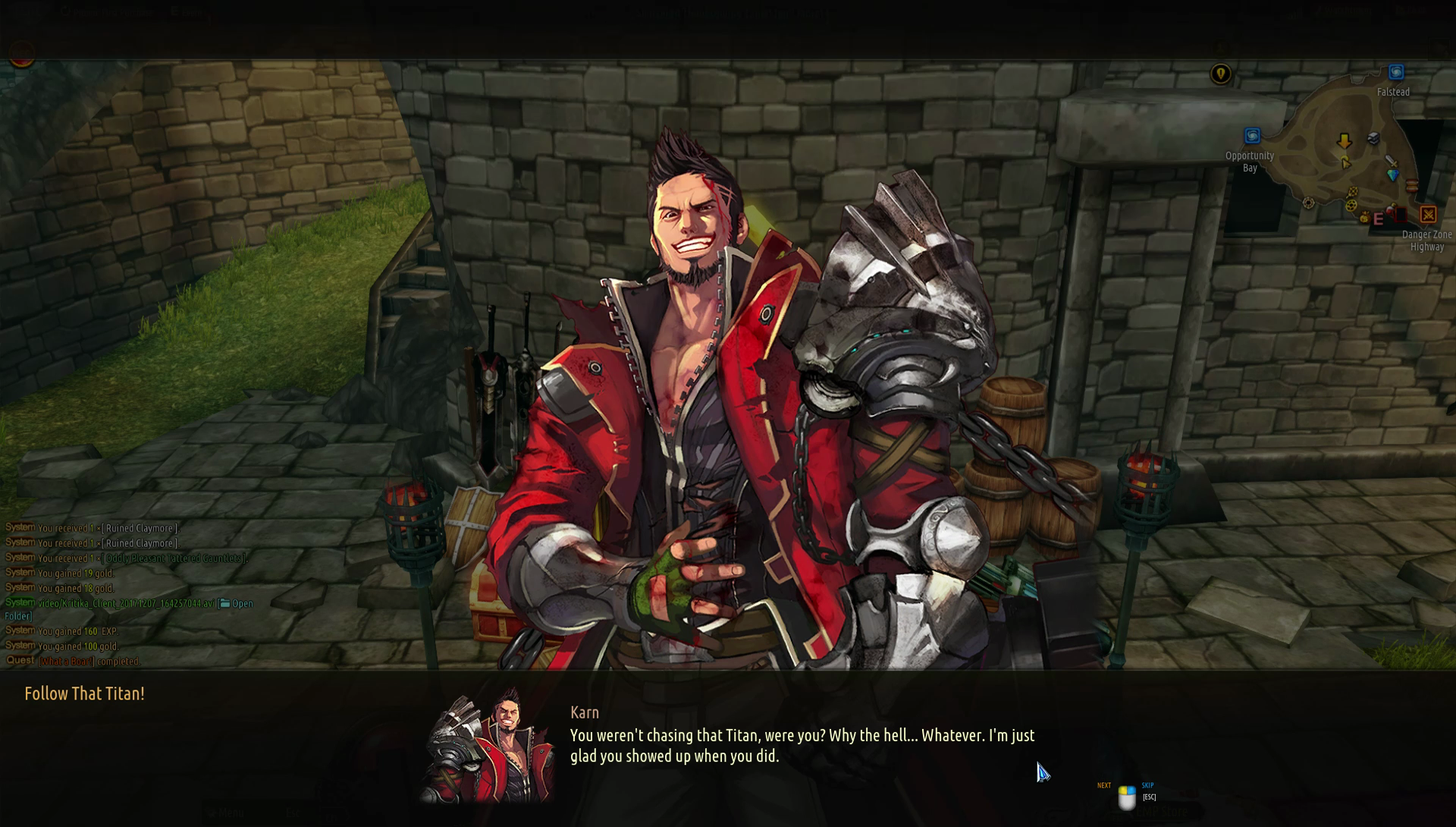Screen dimensions: 1456x827
Task: Select the Opportunity Bay portal marker
Action: tap(1252, 136)
